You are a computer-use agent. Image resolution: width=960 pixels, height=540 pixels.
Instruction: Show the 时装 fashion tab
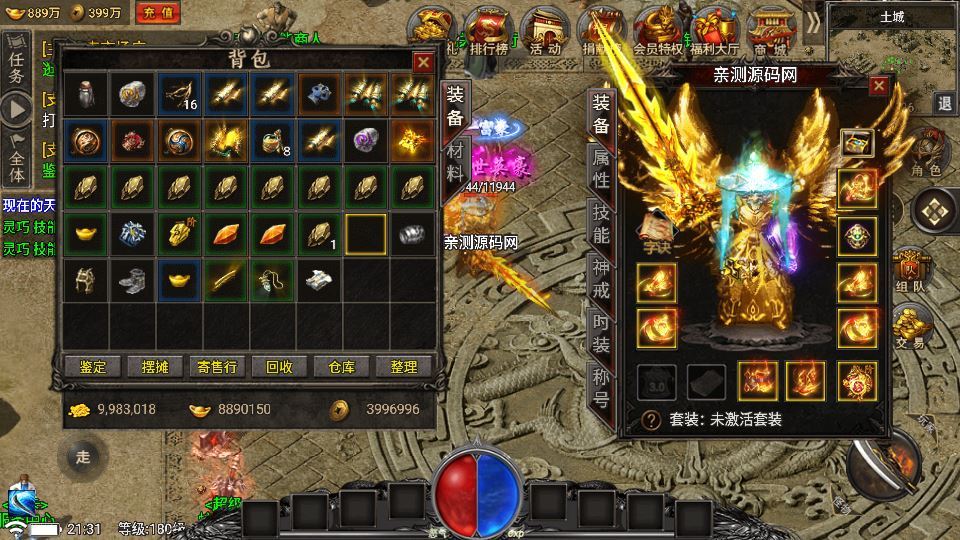[602, 335]
